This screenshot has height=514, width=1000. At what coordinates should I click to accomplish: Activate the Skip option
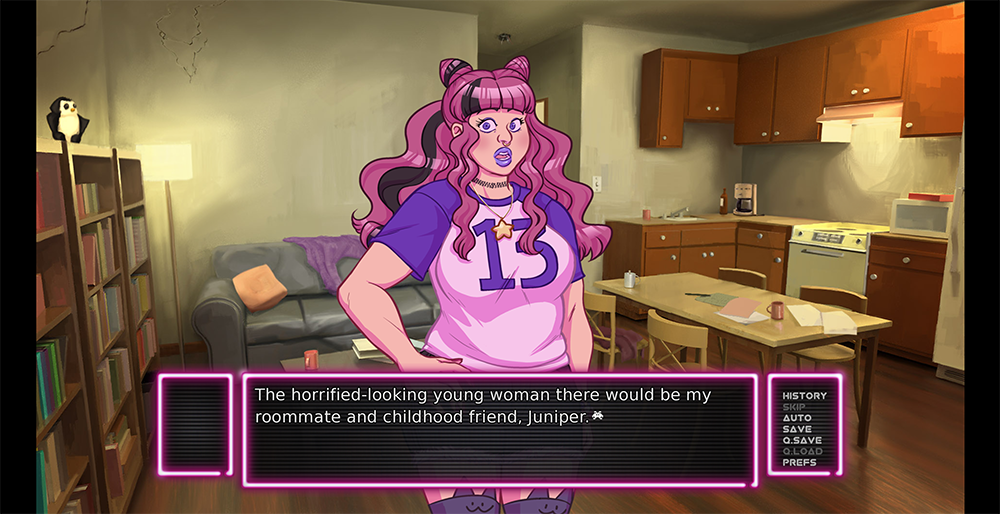794,407
